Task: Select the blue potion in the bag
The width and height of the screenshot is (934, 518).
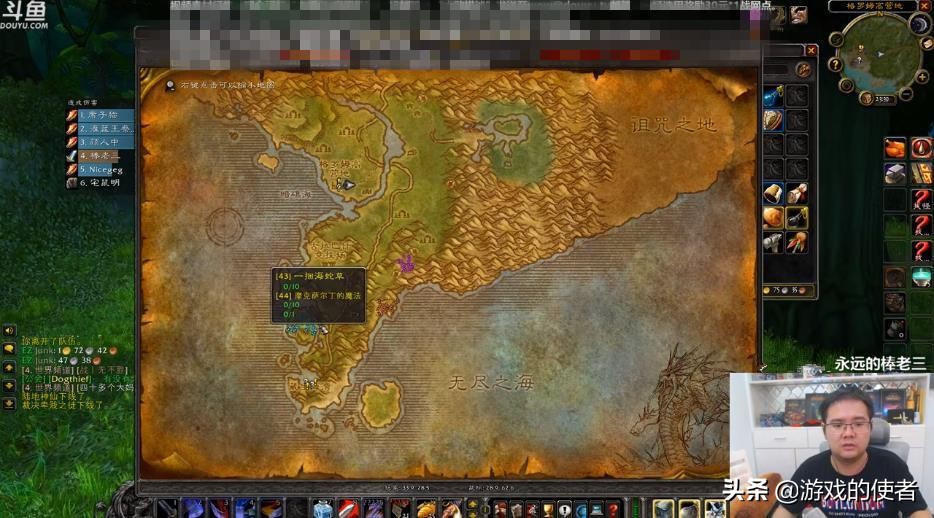Action: 773,96
